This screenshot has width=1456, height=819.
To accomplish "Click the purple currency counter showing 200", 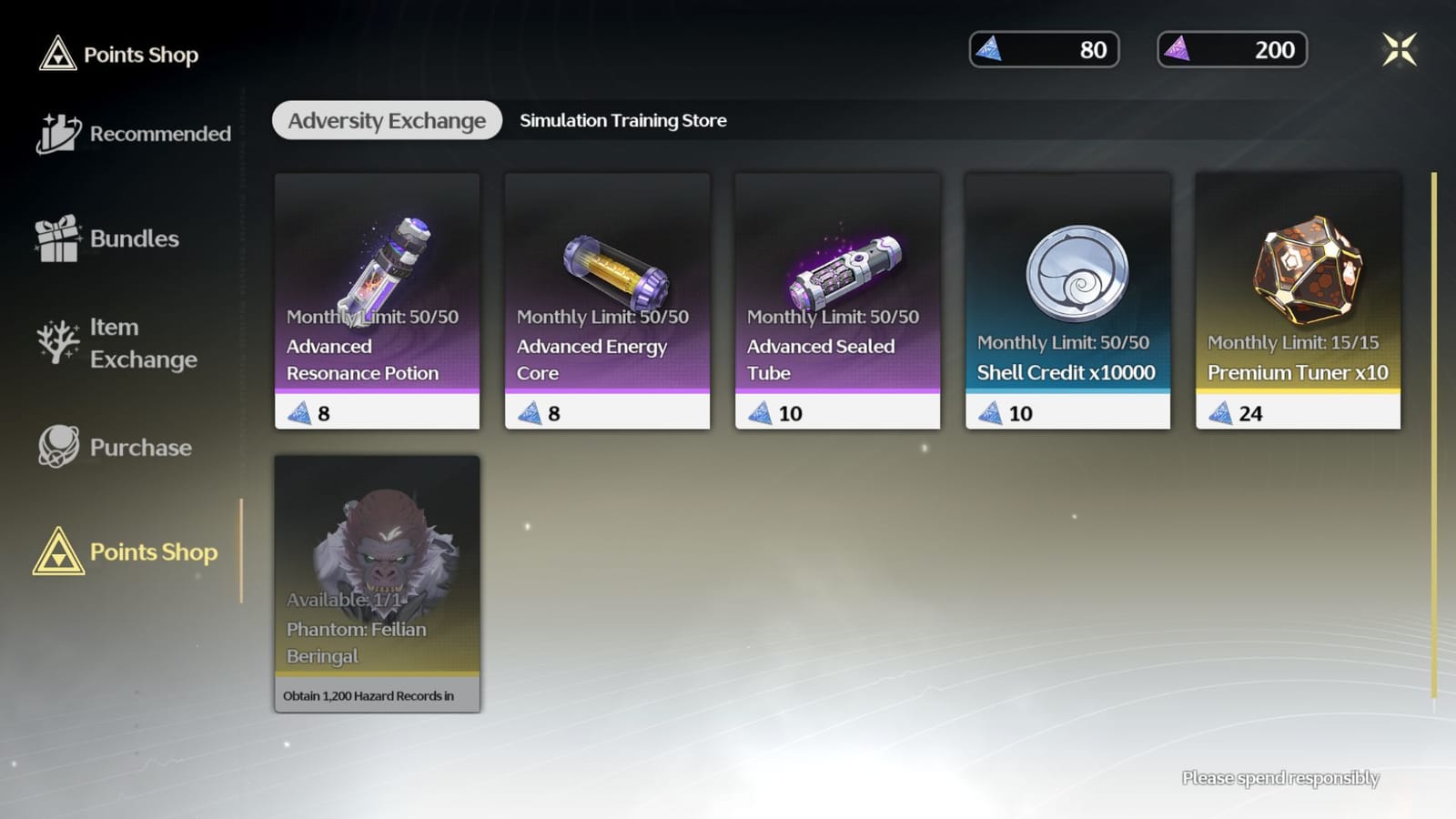I will click(x=1231, y=50).
